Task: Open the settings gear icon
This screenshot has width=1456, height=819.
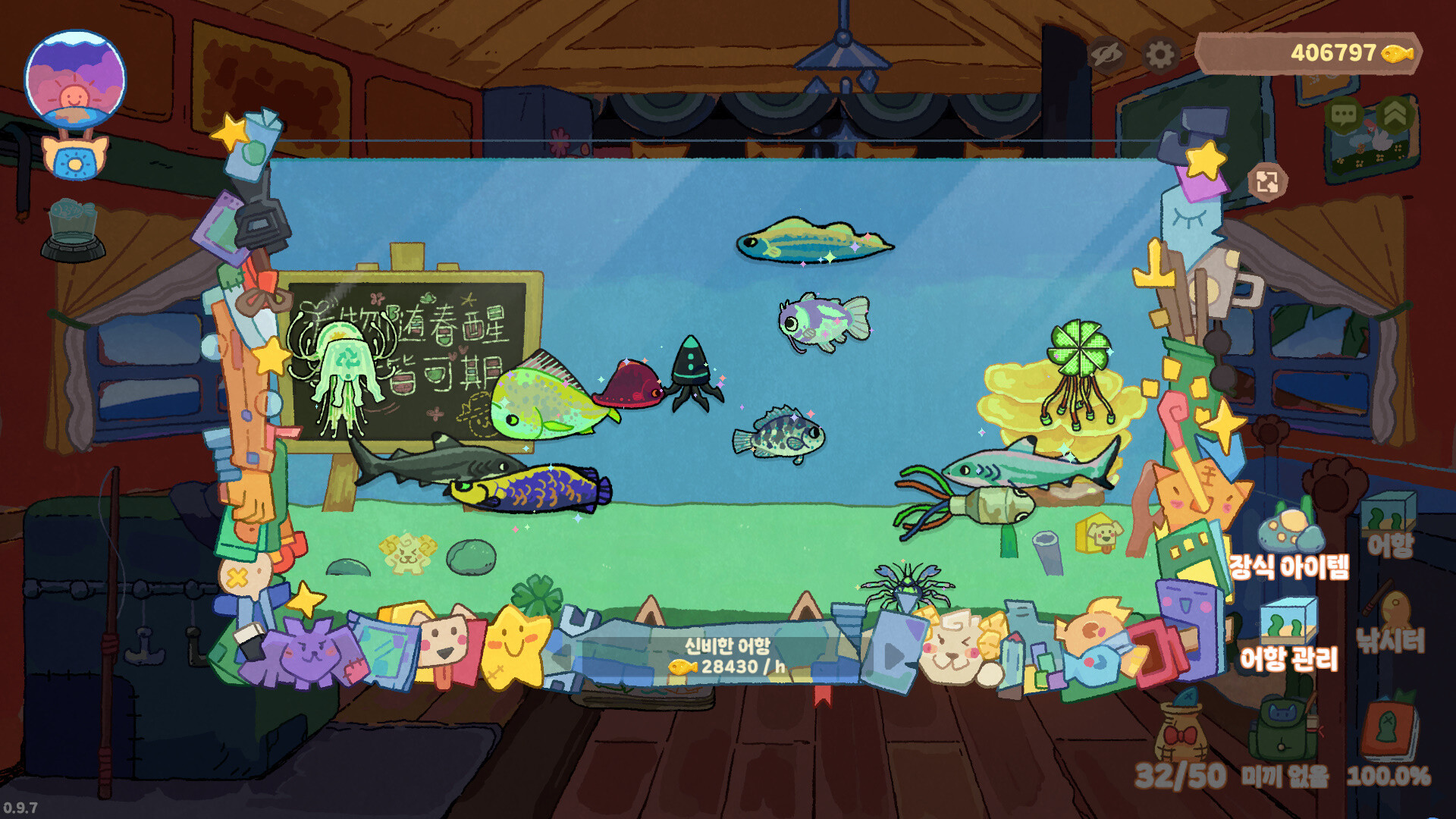Action: coord(1159,54)
